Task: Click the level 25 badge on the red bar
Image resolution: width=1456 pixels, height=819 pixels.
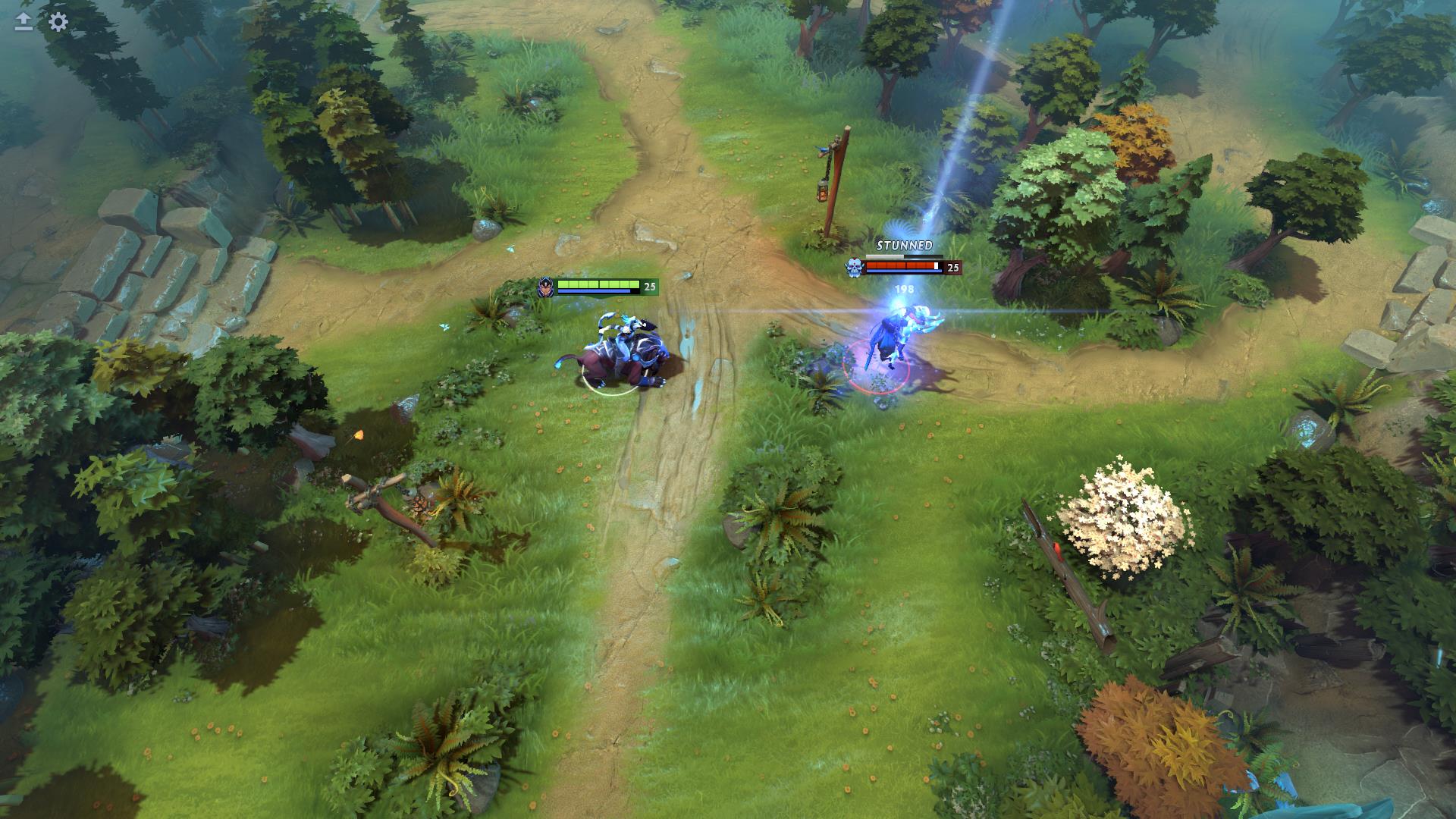Action: tap(953, 267)
